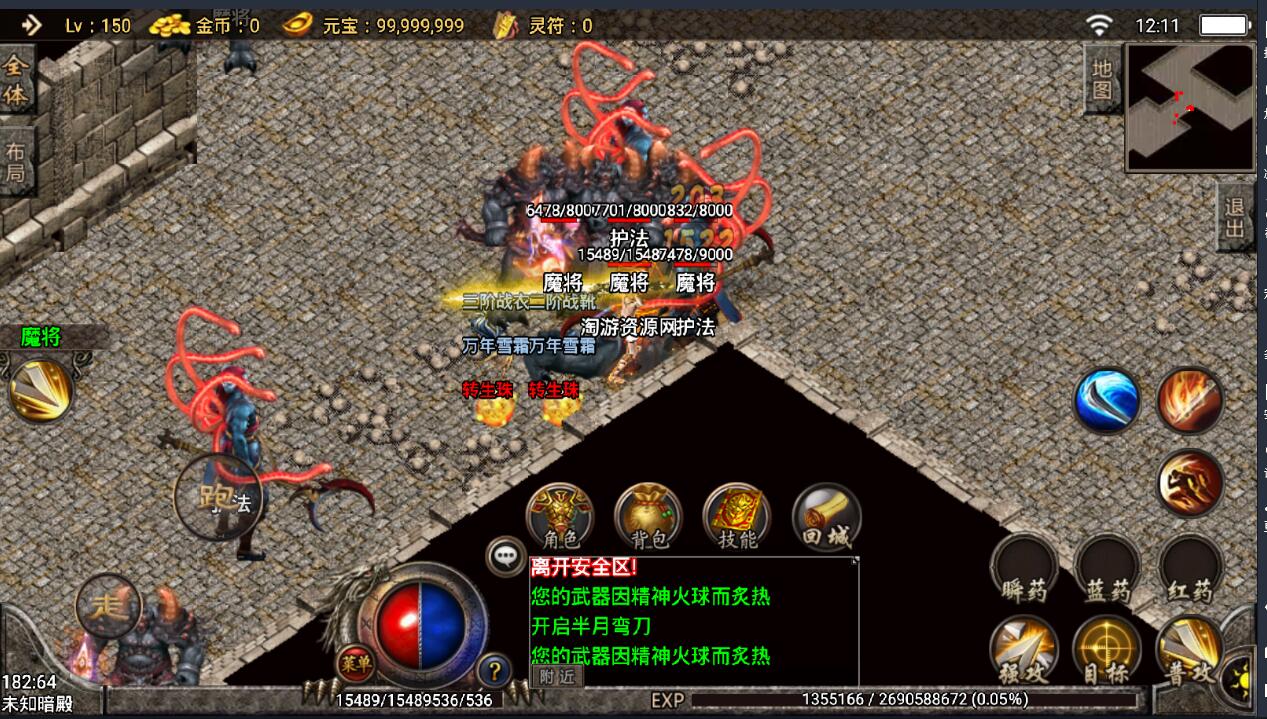Activate 强攻 forced attack
The width and height of the screenshot is (1267, 719).
tap(1023, 650)
